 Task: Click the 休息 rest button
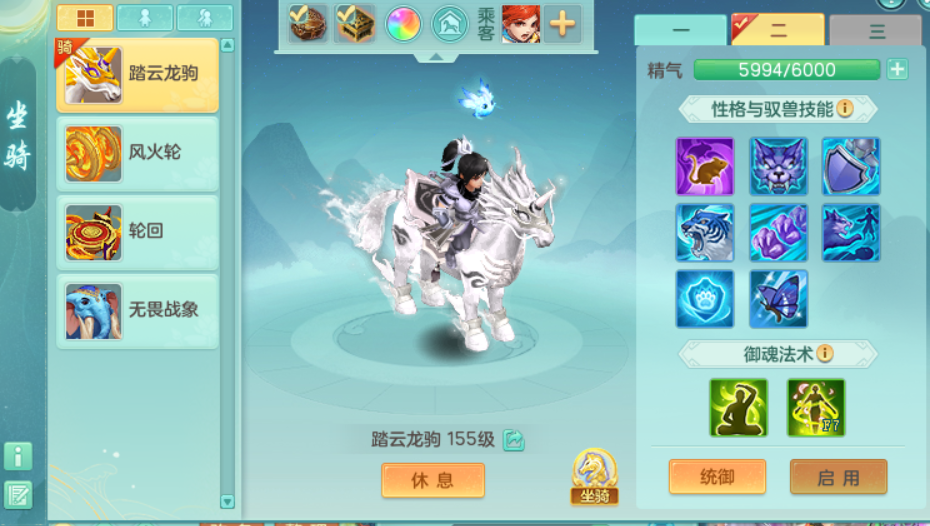click(x=433, y=480)
